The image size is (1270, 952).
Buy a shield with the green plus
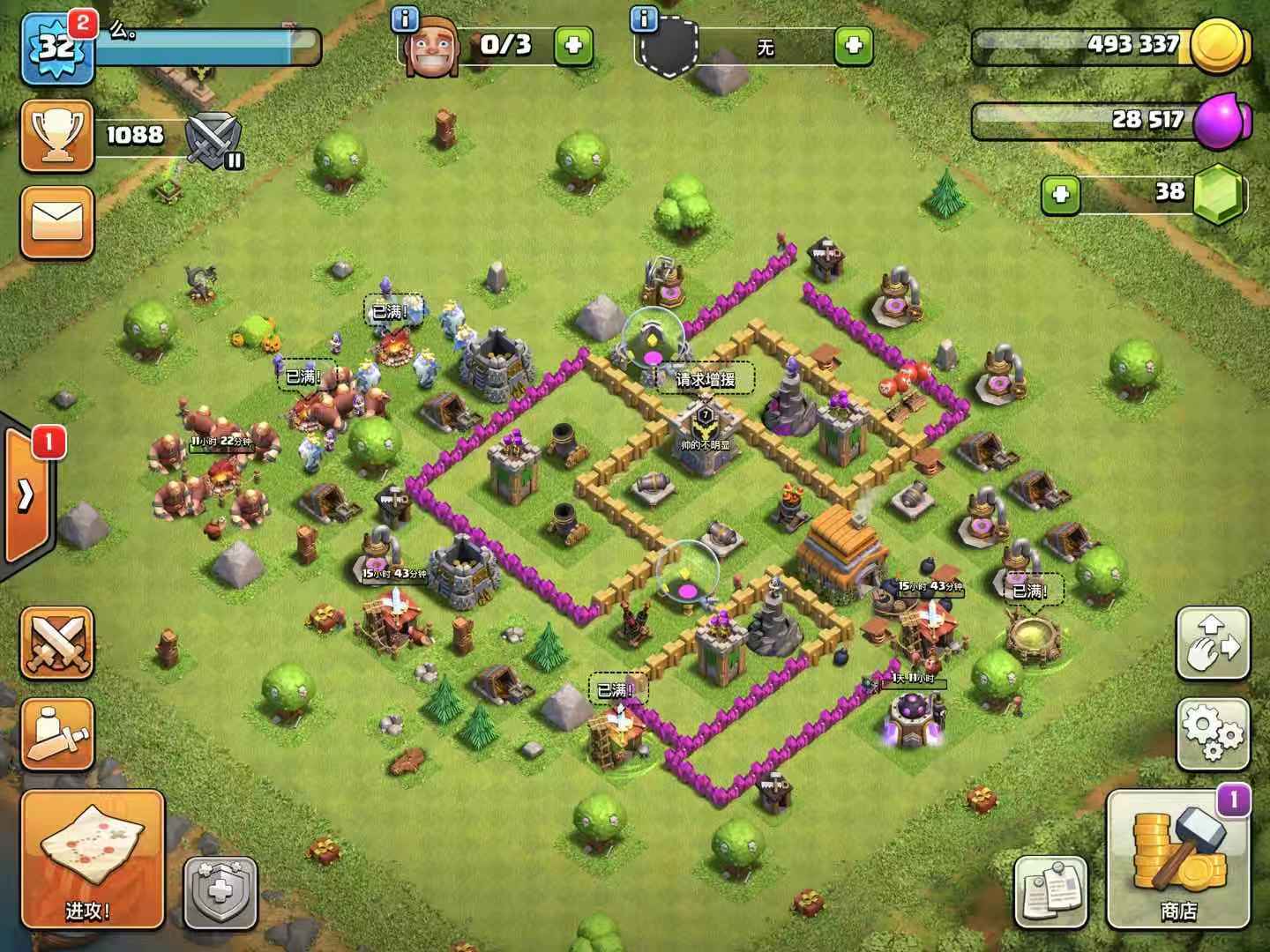tap(853, 45)
